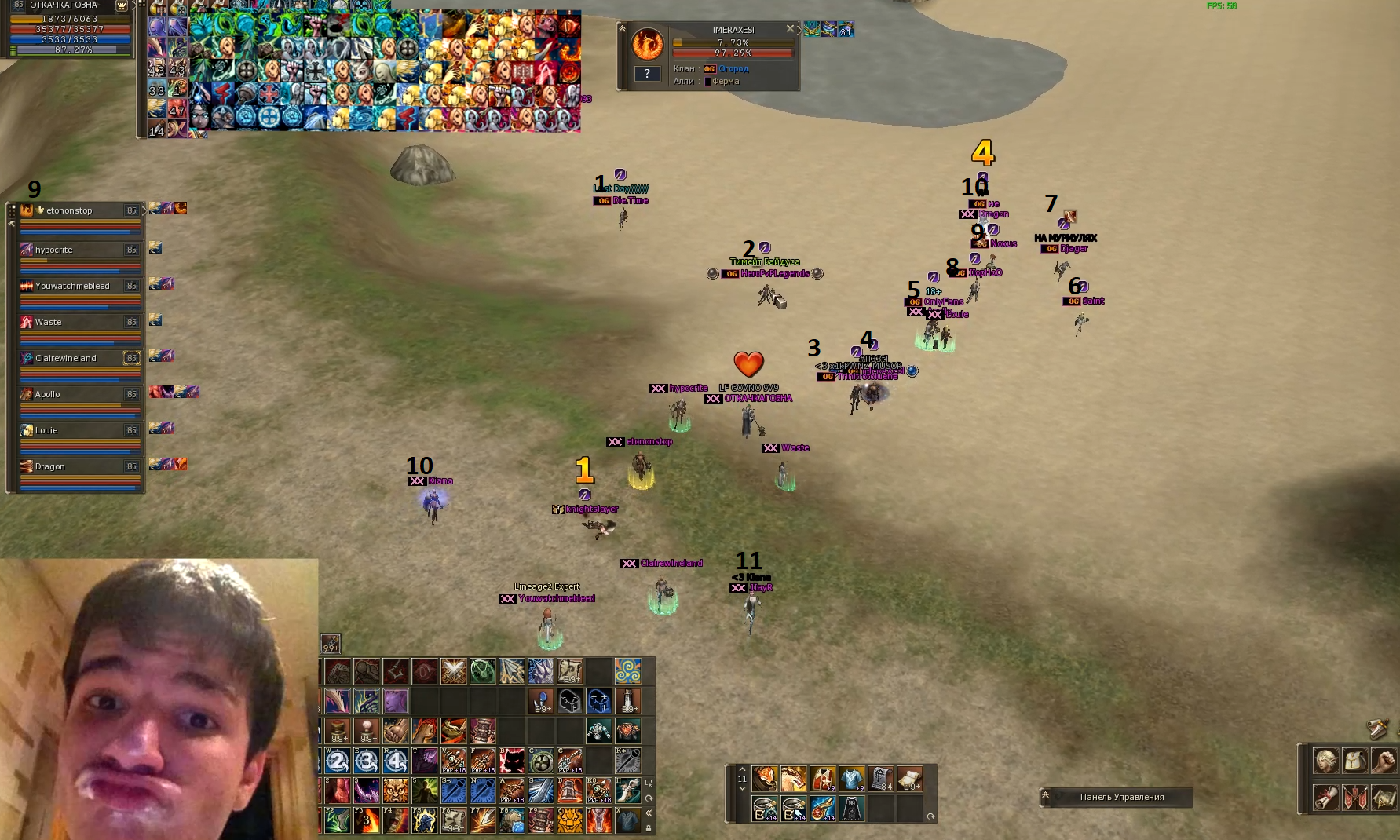The height and width of the screenshot is (840, 1400).
Task: Select the scroll x84 stack in inventory
Action: click(880, 778)
